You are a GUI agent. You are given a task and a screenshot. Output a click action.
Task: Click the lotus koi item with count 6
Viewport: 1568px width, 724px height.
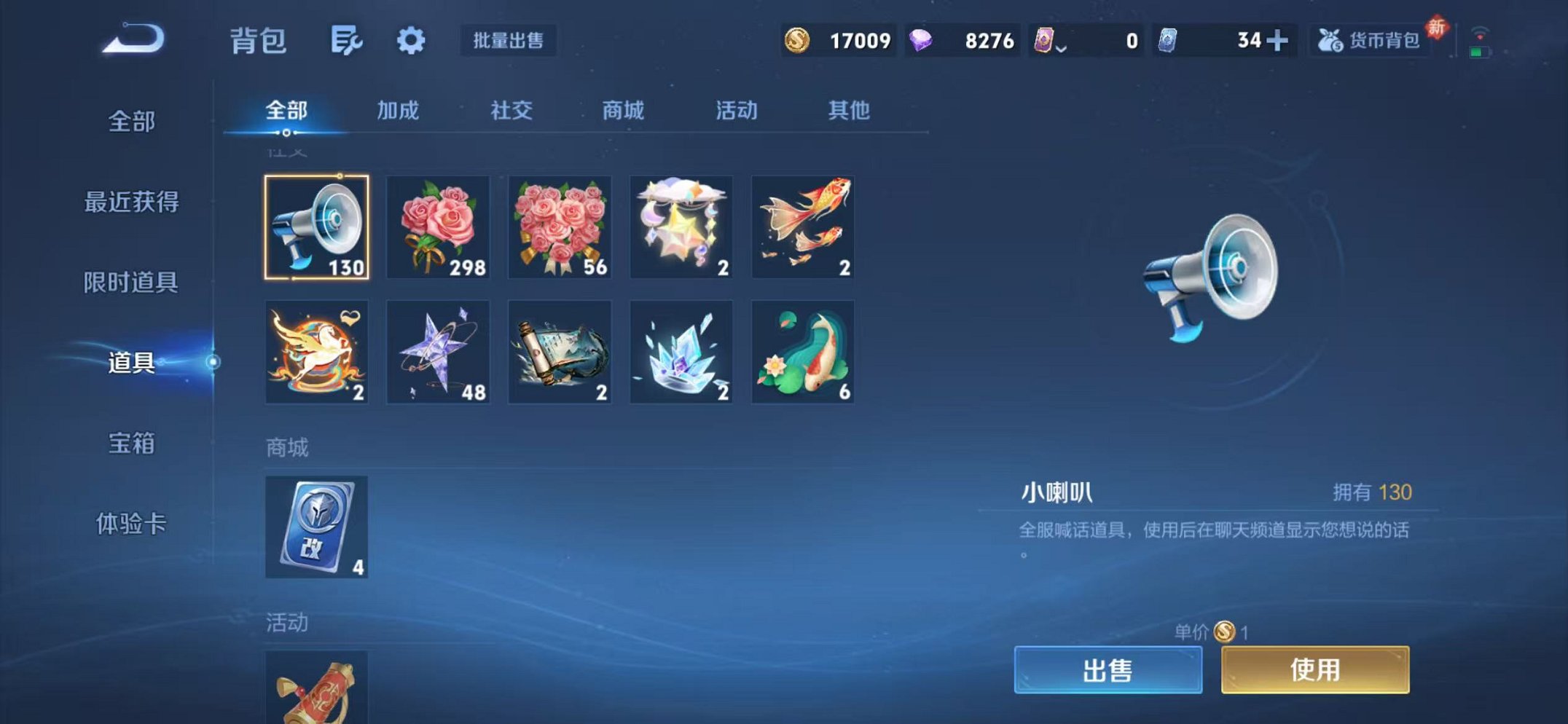click(x=801, y=352)
